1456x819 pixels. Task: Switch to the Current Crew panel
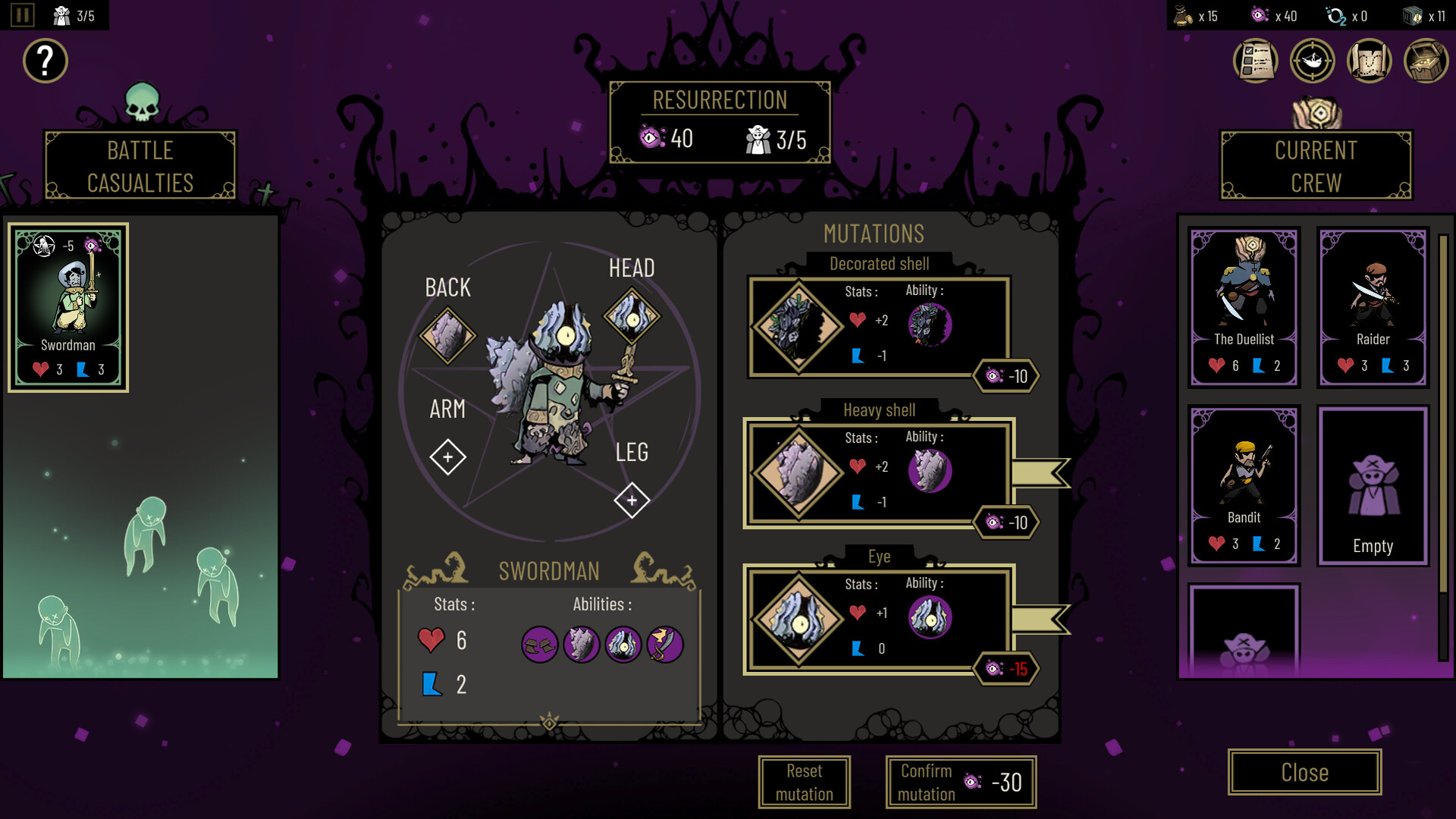(x=1316, y=166)
